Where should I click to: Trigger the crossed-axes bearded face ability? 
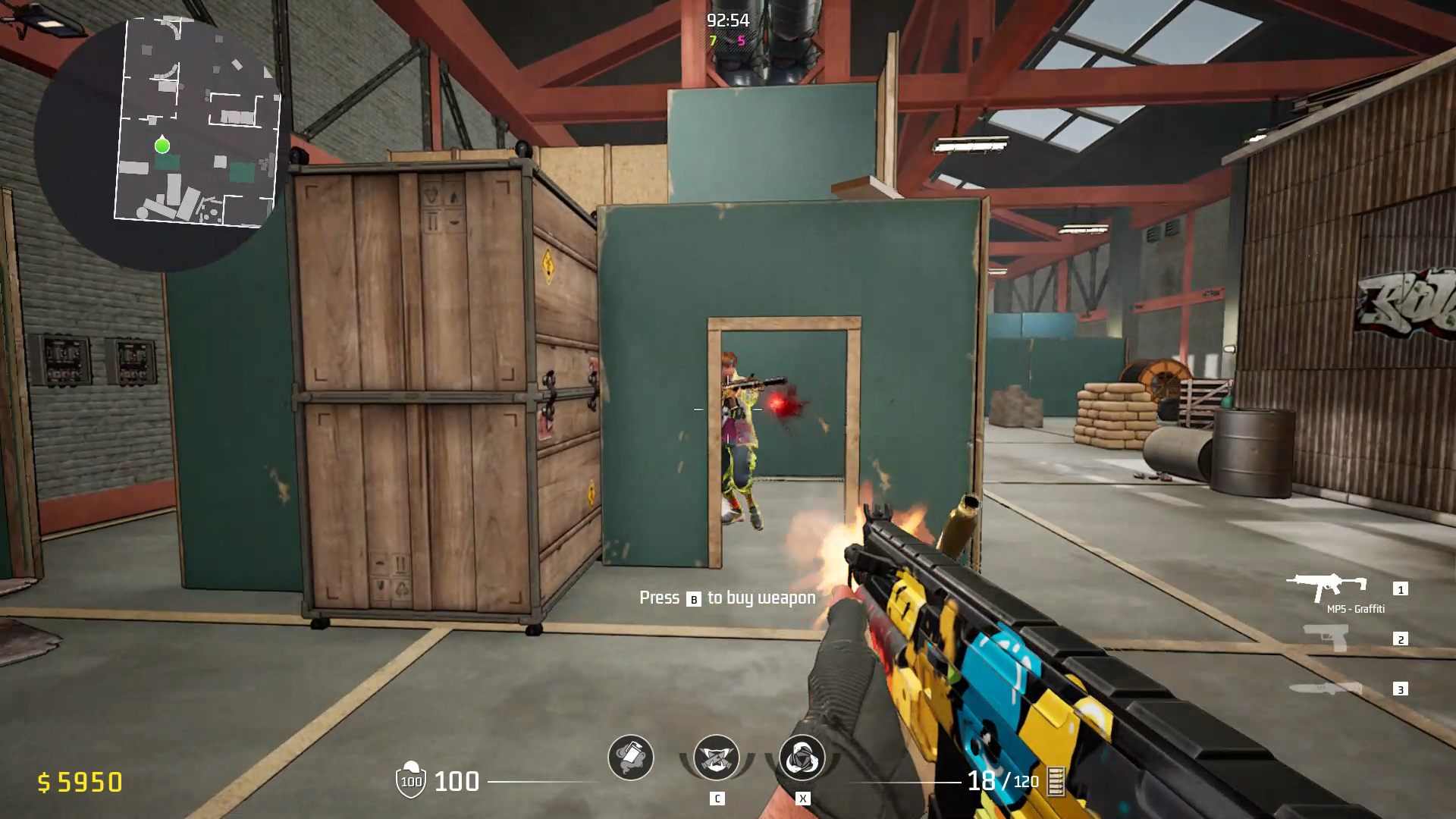click(x=716, y=758)
